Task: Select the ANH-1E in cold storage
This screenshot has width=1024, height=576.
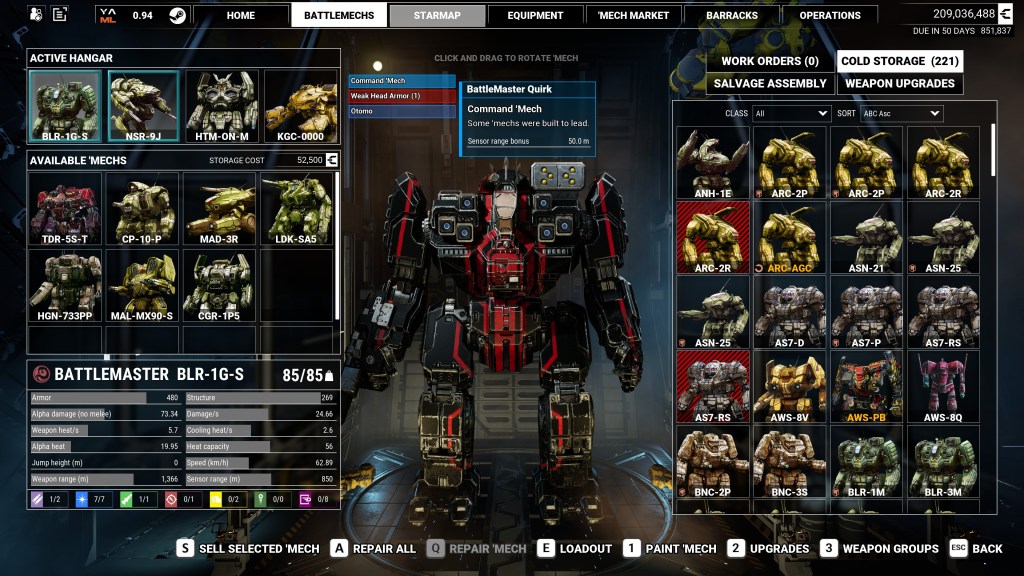Action: pyautogui.click(x=712, y=164)
